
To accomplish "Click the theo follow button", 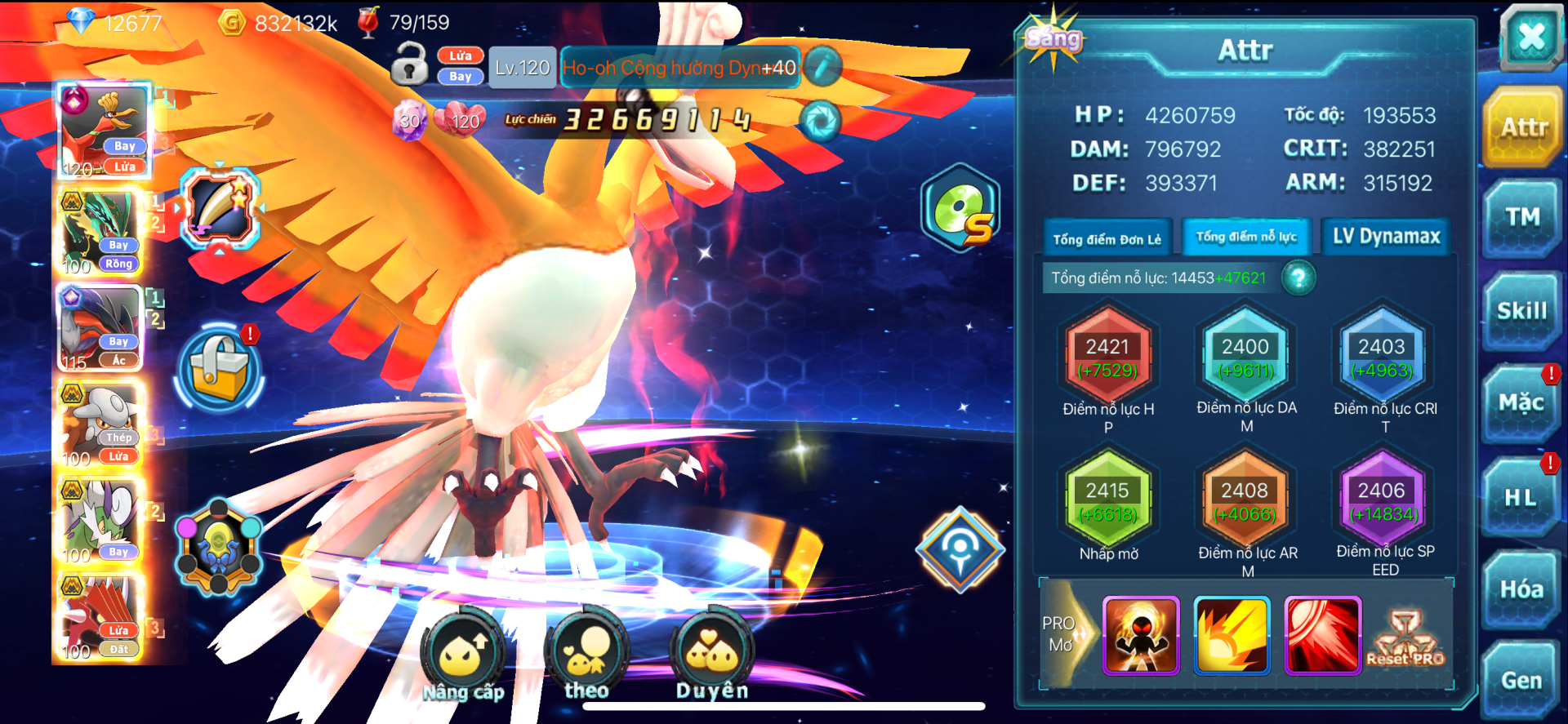I will (x=586, y=655).
